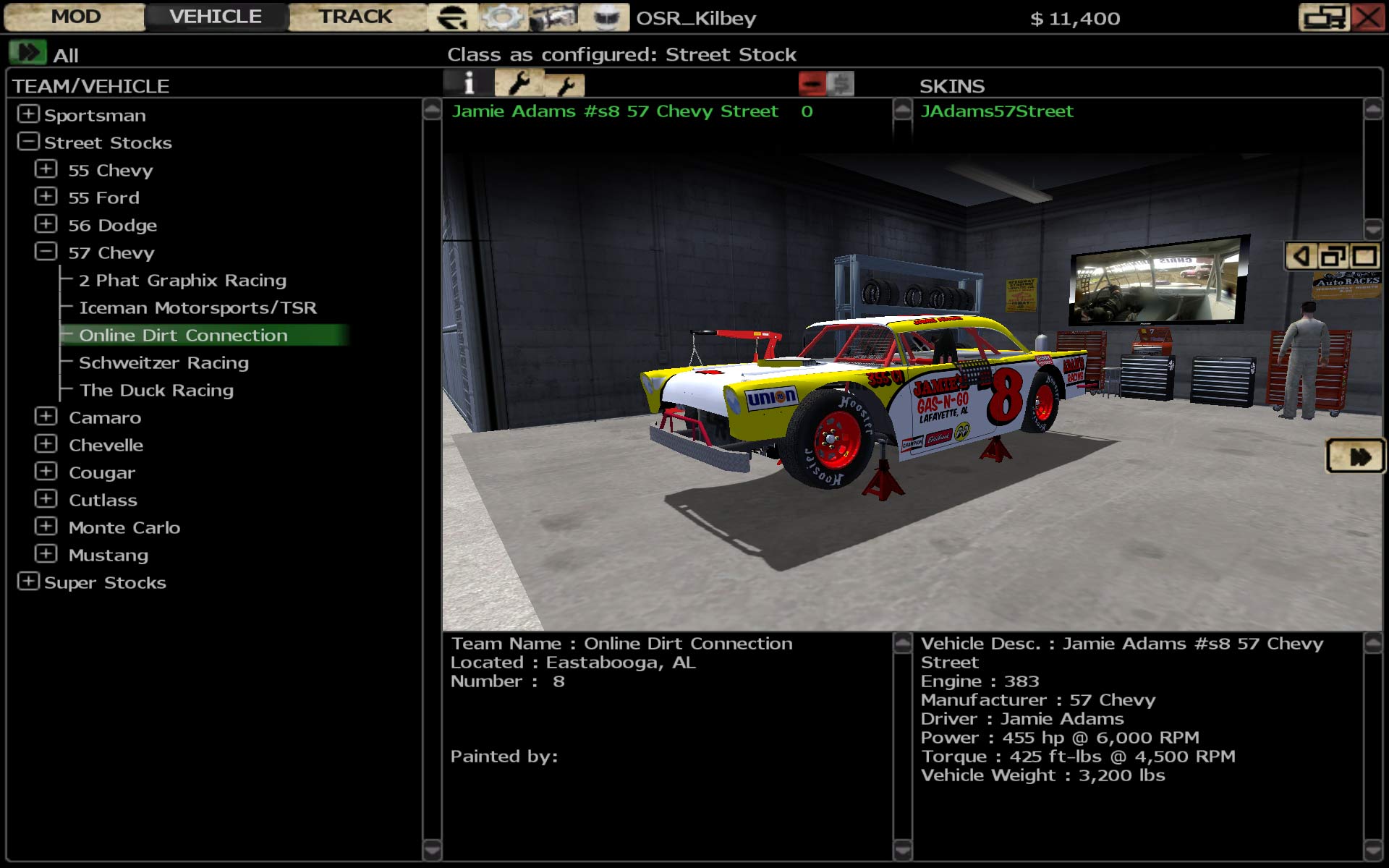1389x868 pixels.
Task: Open the TRACK tab
Action: (355, 17)
